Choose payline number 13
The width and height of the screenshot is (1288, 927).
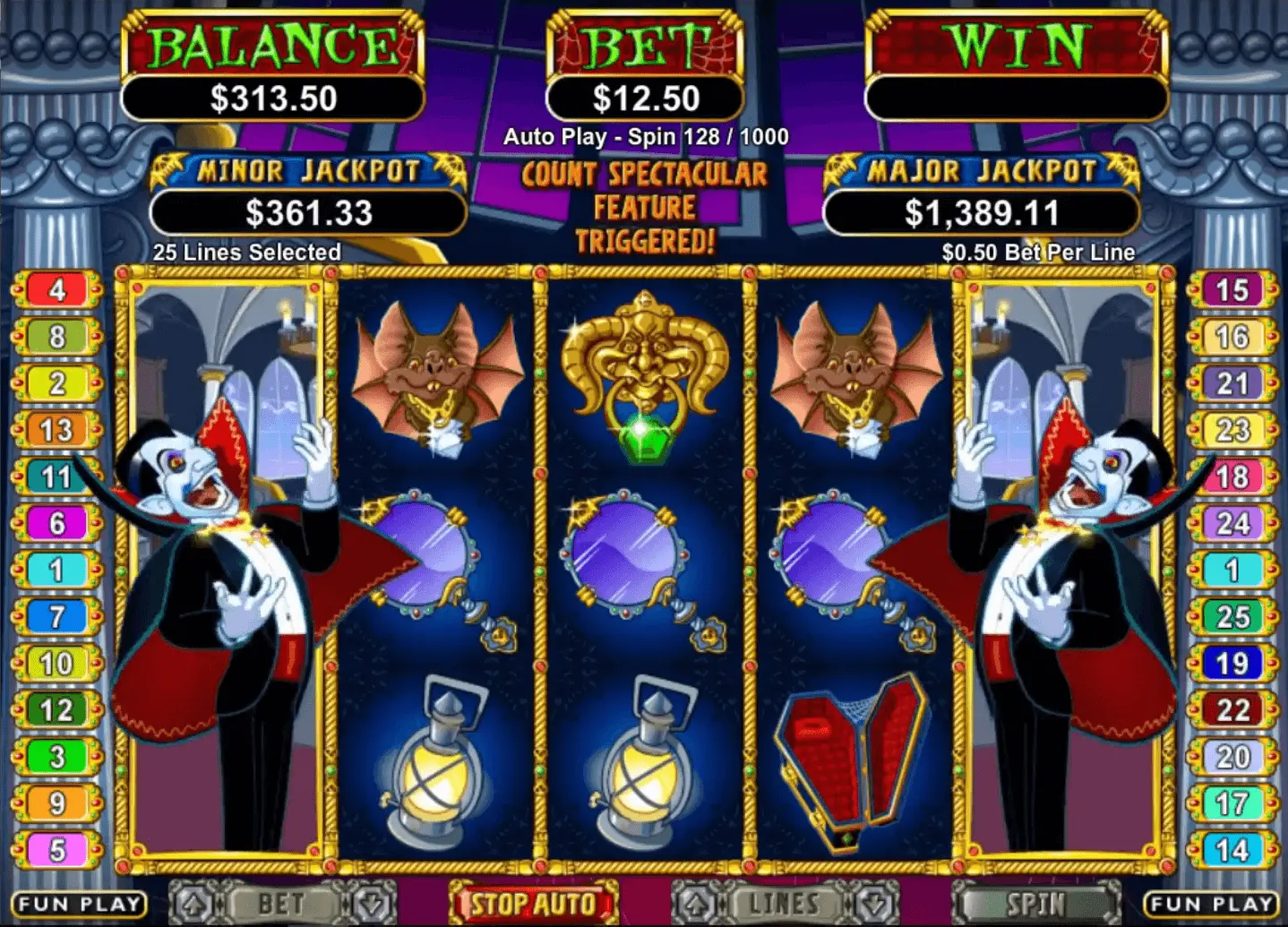click(57, 430)
